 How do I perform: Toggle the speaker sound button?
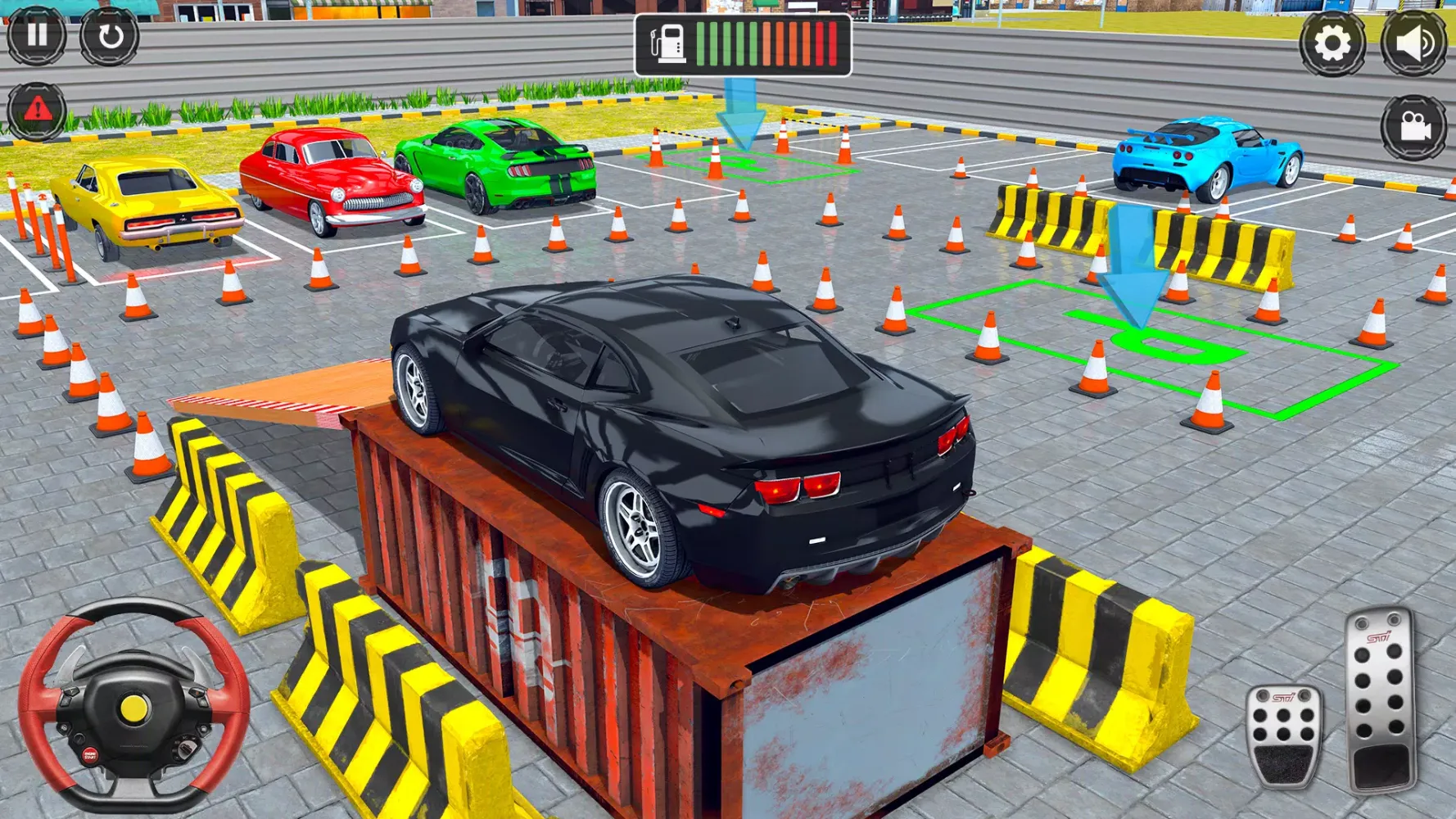click(1414, 43)
